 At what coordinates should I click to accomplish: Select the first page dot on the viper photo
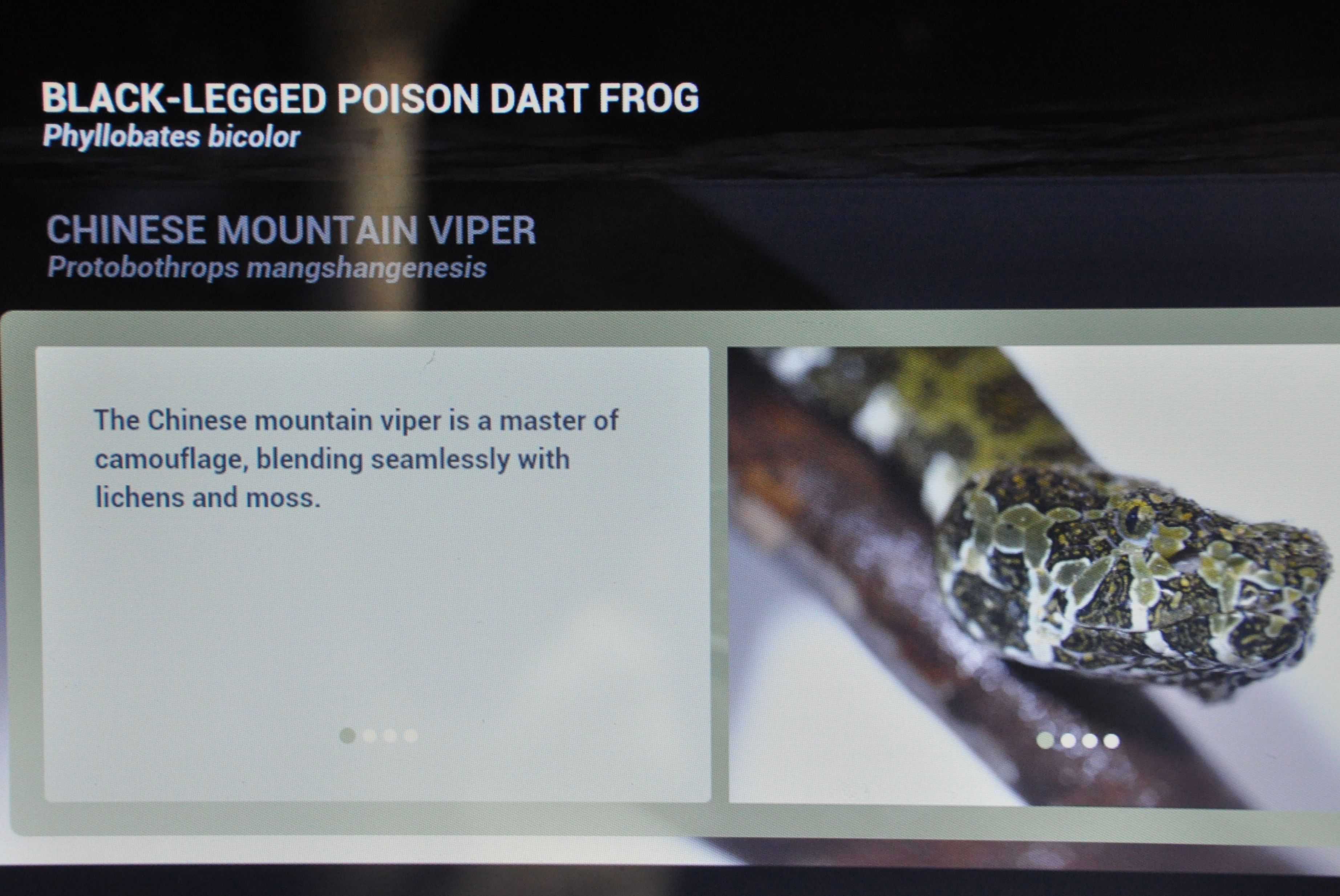(x=1045, y=741)
